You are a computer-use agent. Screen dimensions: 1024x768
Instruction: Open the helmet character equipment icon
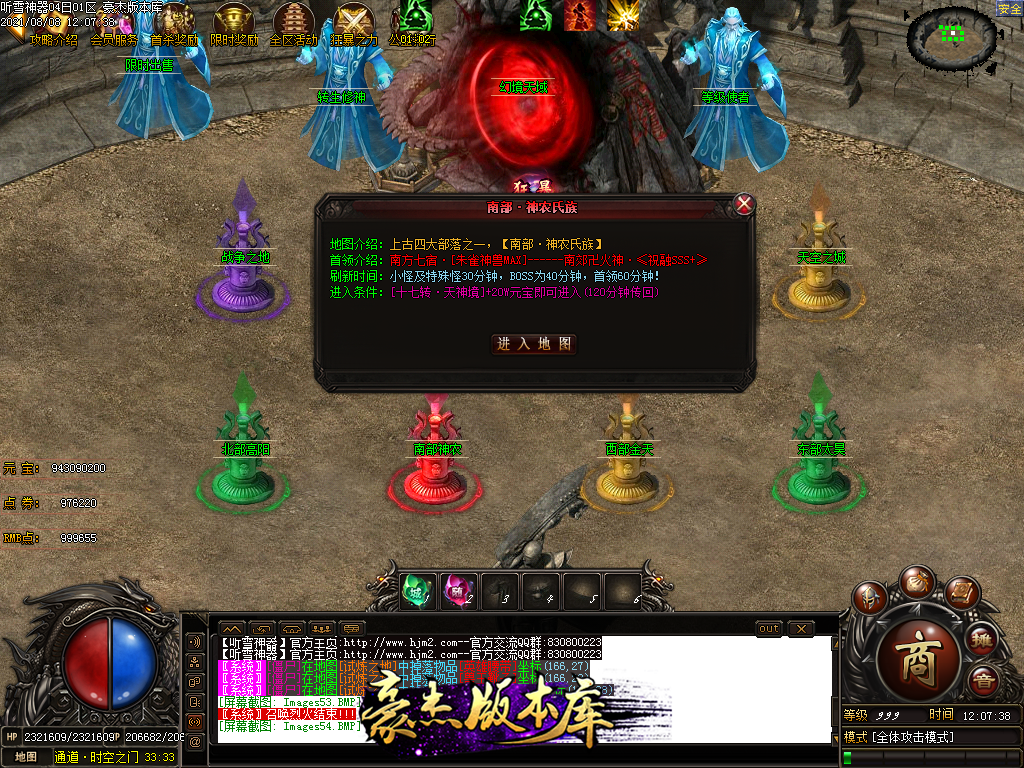click(x=868, y=597)
